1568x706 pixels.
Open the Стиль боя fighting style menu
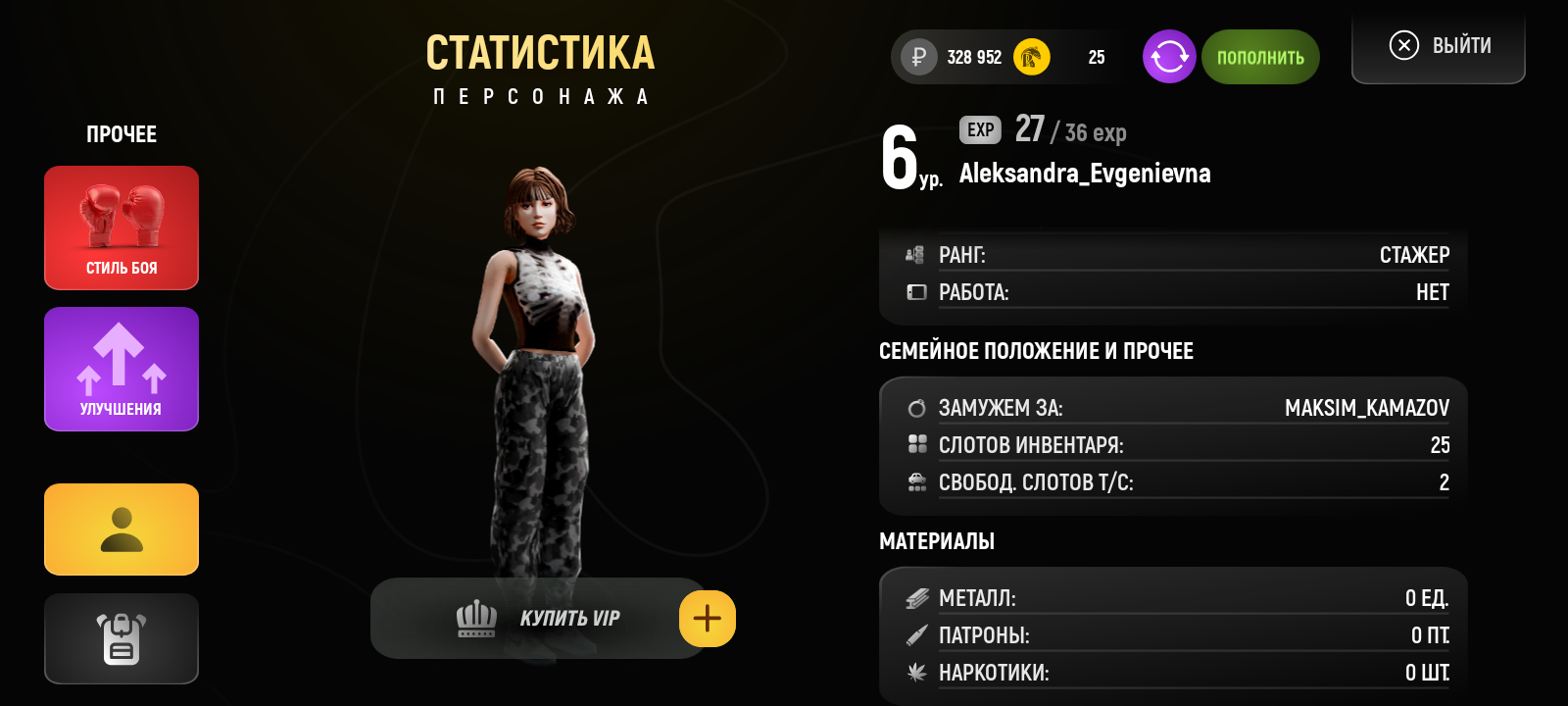pos(122,227)
